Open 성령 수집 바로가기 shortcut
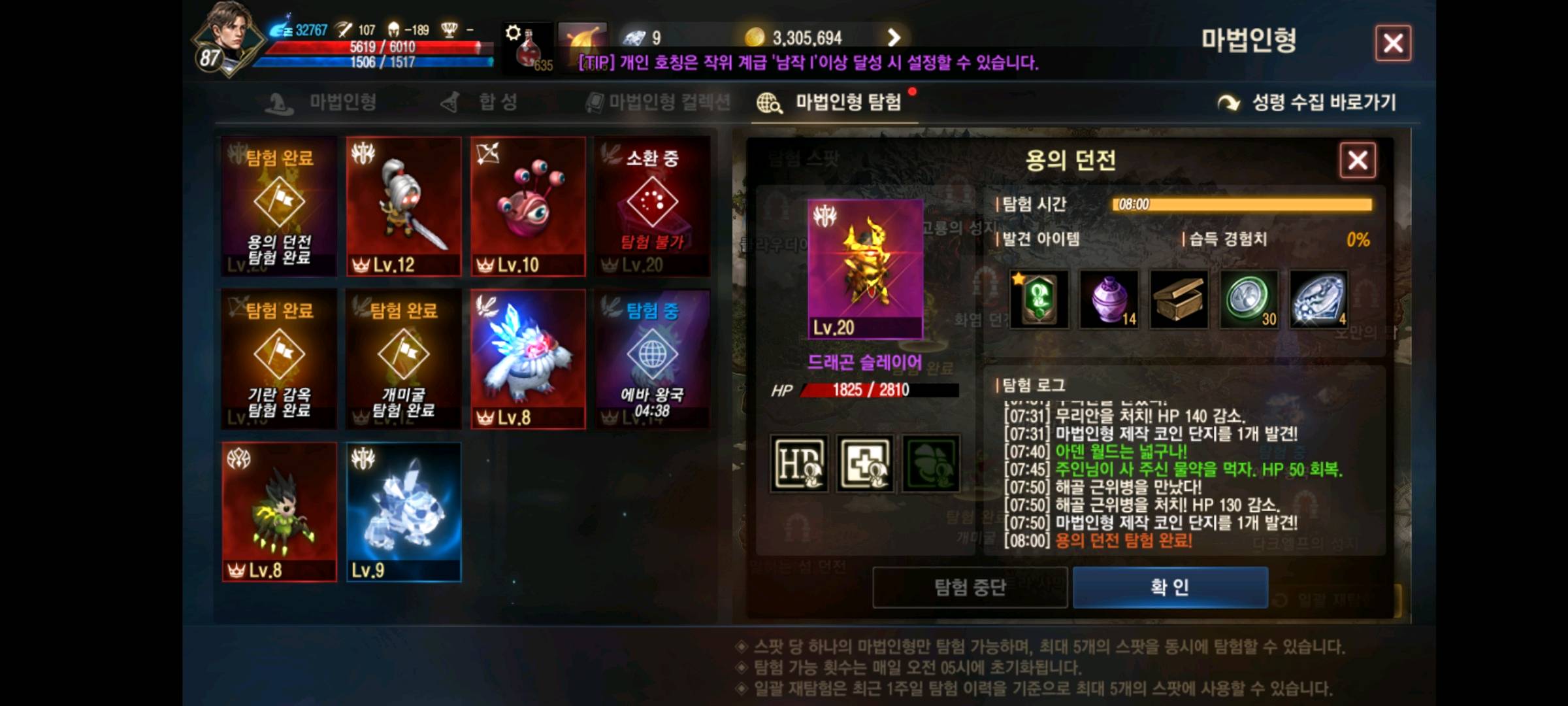 (x=1326, y=103)
